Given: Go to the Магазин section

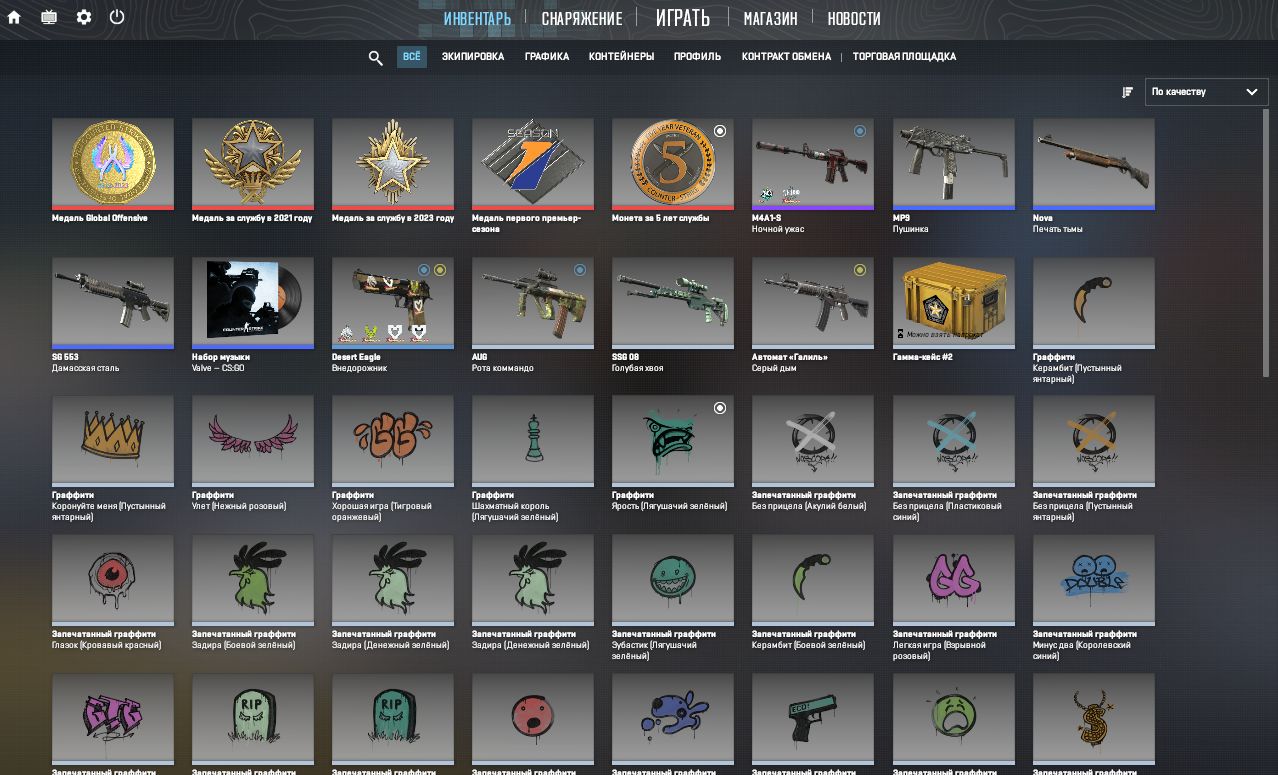Looking at the screenshot, I should point(770,18).
